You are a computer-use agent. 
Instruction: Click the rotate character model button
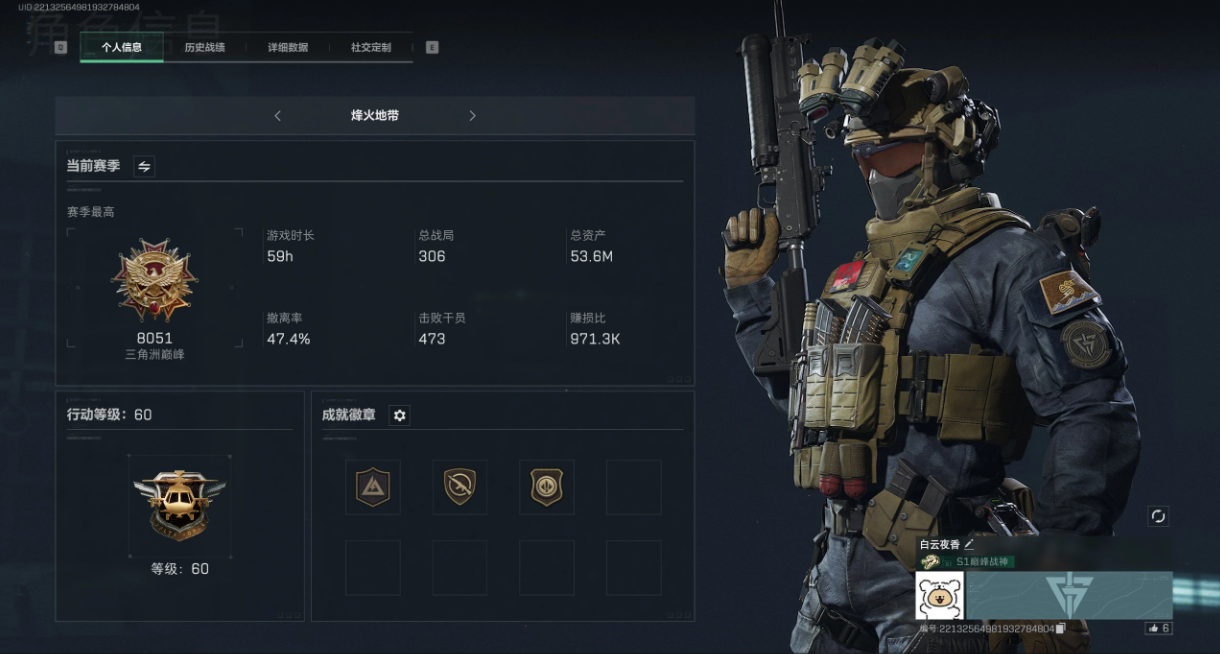coord(1158,516)
